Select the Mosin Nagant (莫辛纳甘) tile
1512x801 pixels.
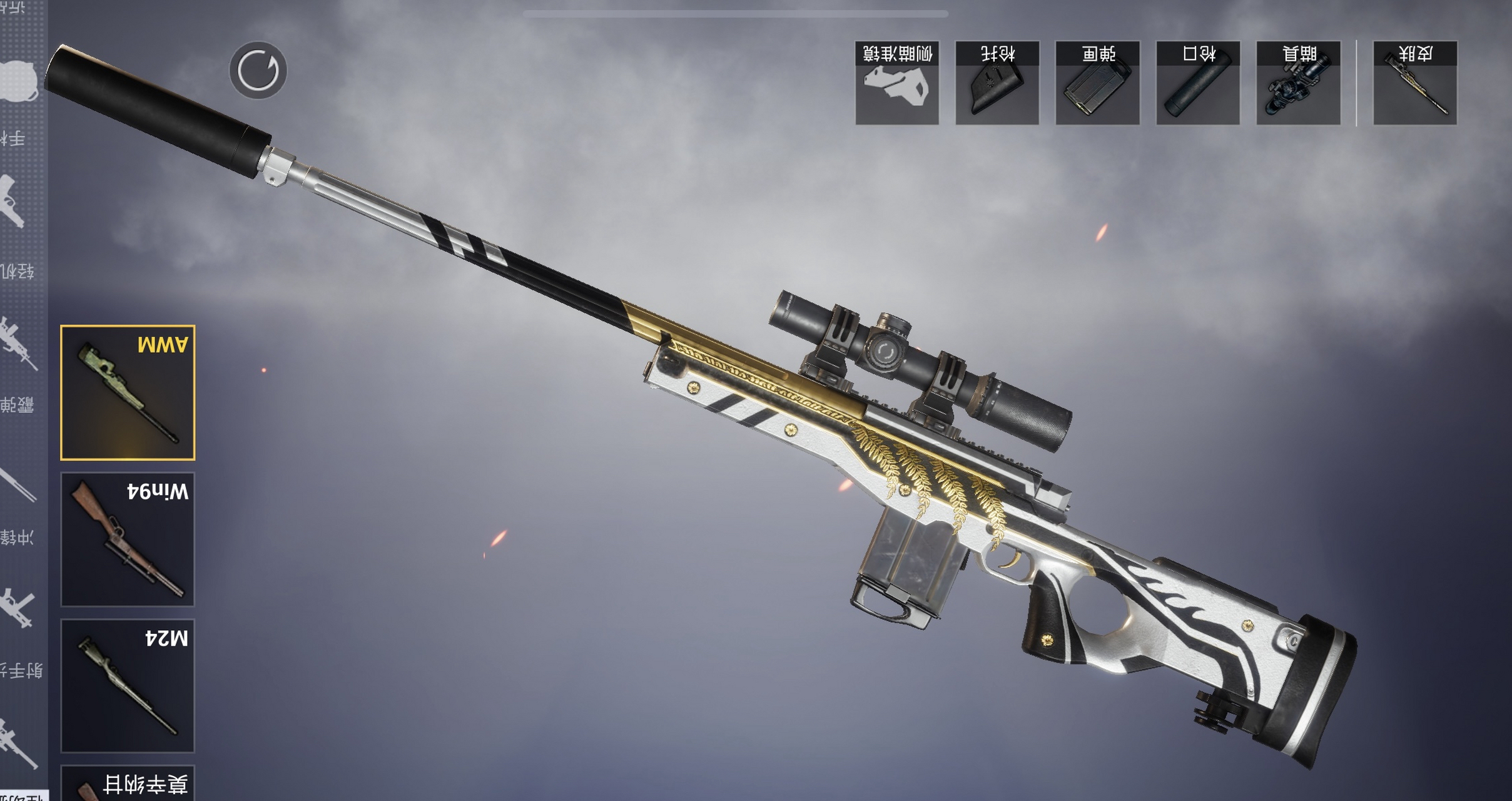[x=128, y=783]
